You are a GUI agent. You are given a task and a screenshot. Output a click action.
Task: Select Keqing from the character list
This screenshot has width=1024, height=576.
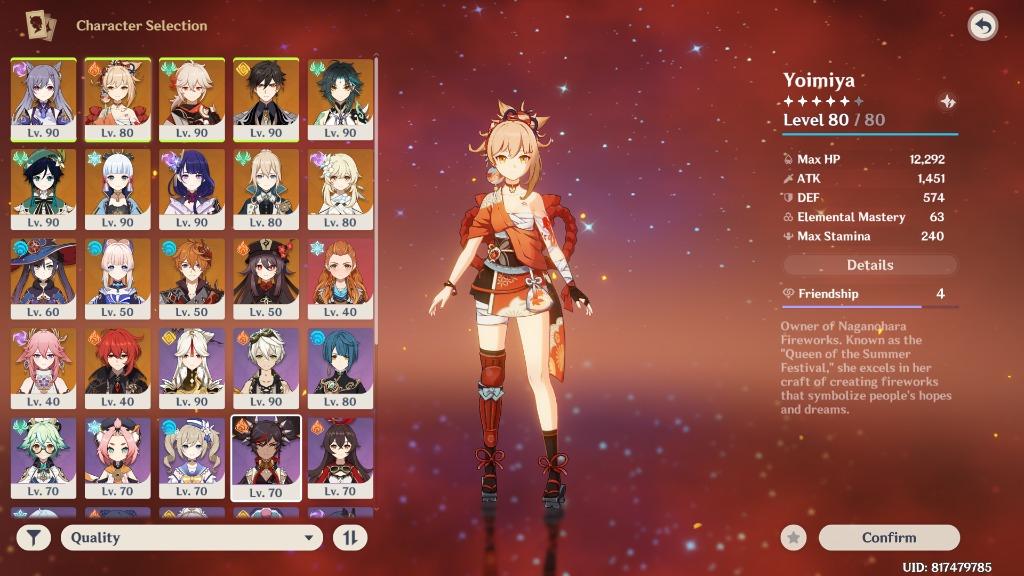[42, 98]
